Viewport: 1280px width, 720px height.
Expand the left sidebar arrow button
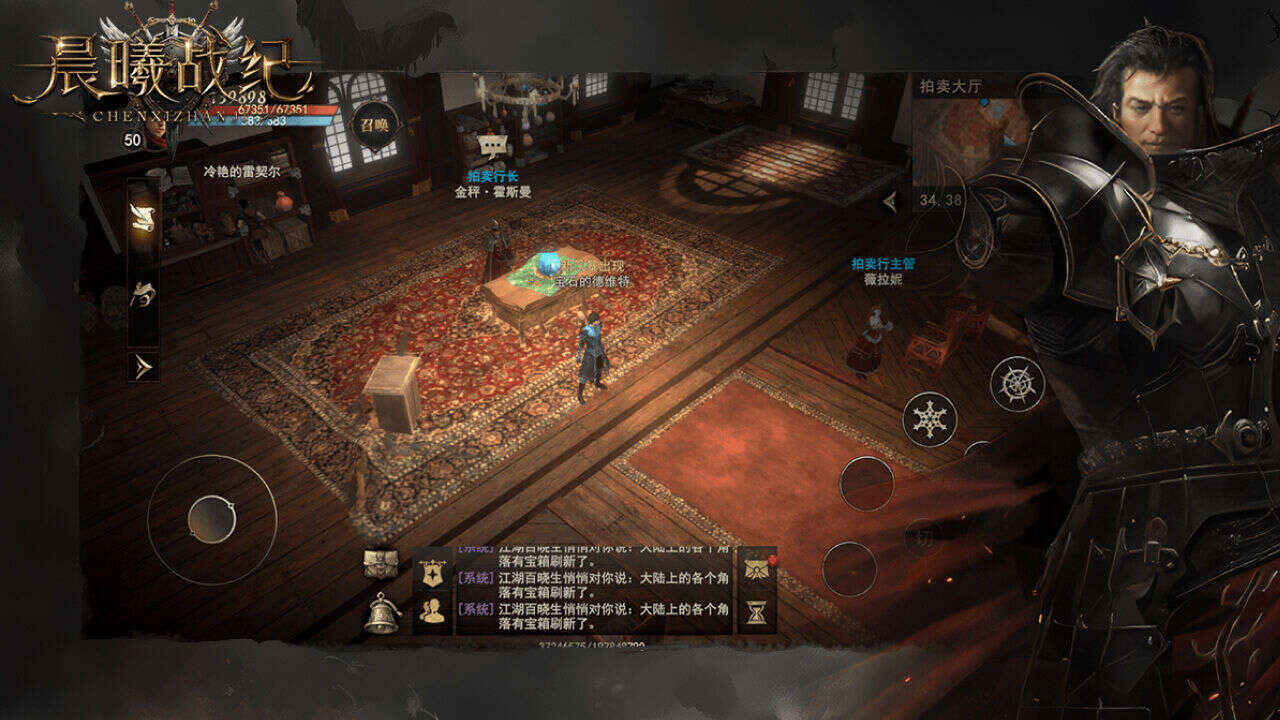(143, 367)
